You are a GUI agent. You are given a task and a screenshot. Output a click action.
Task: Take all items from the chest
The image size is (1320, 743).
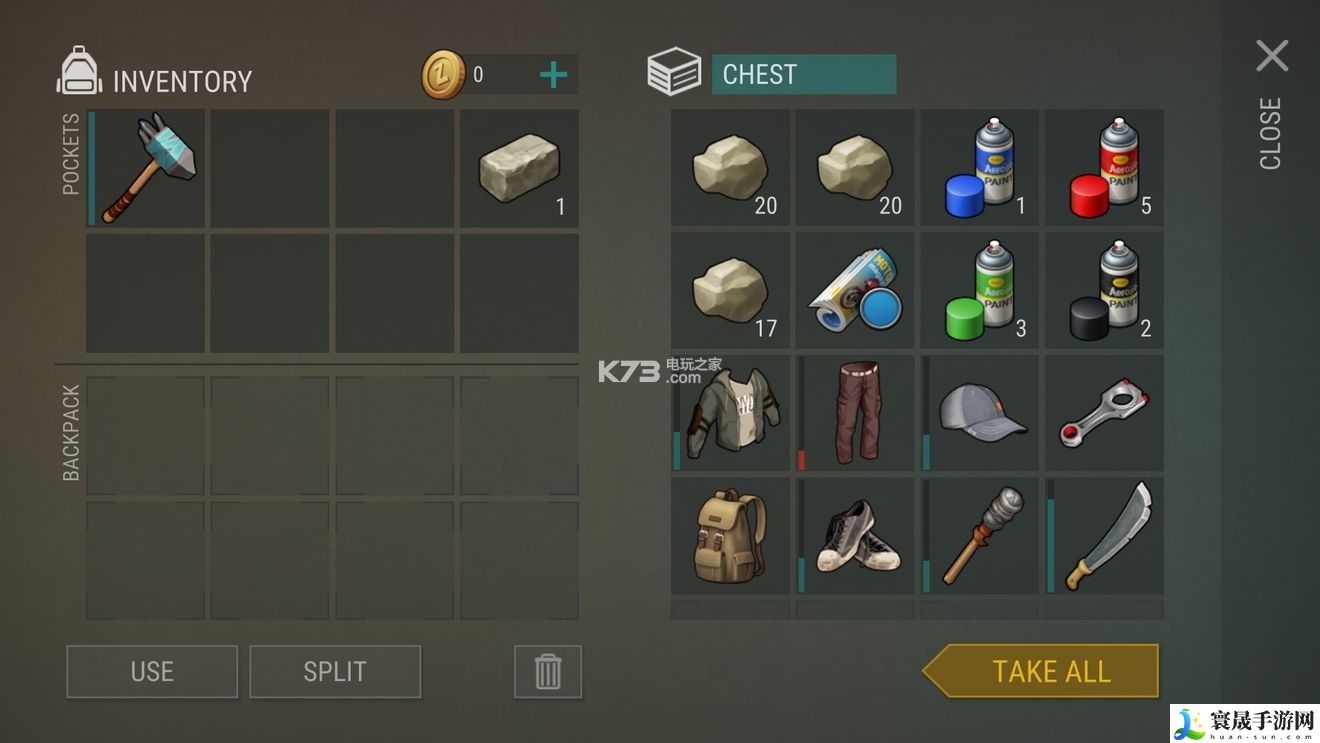click(x=1050, y=671)
